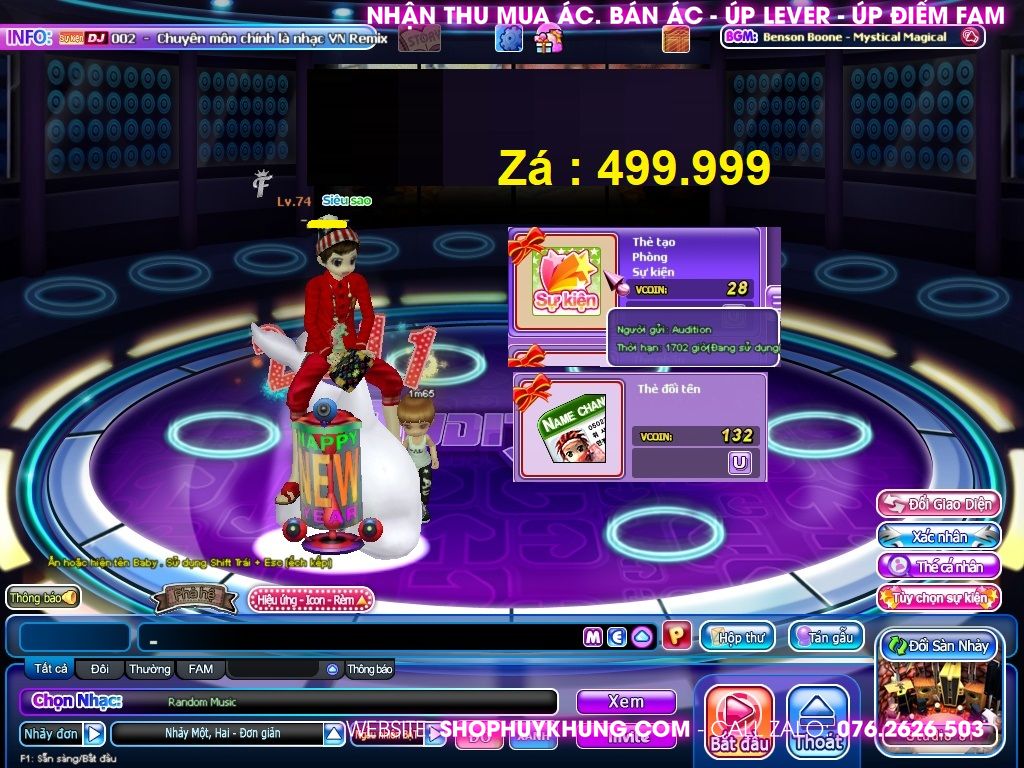This screenshot has width=1024, height=768.
Task: Open the Hộp thư mailbox
Action: pyautogui.click(x=738, y=637)
